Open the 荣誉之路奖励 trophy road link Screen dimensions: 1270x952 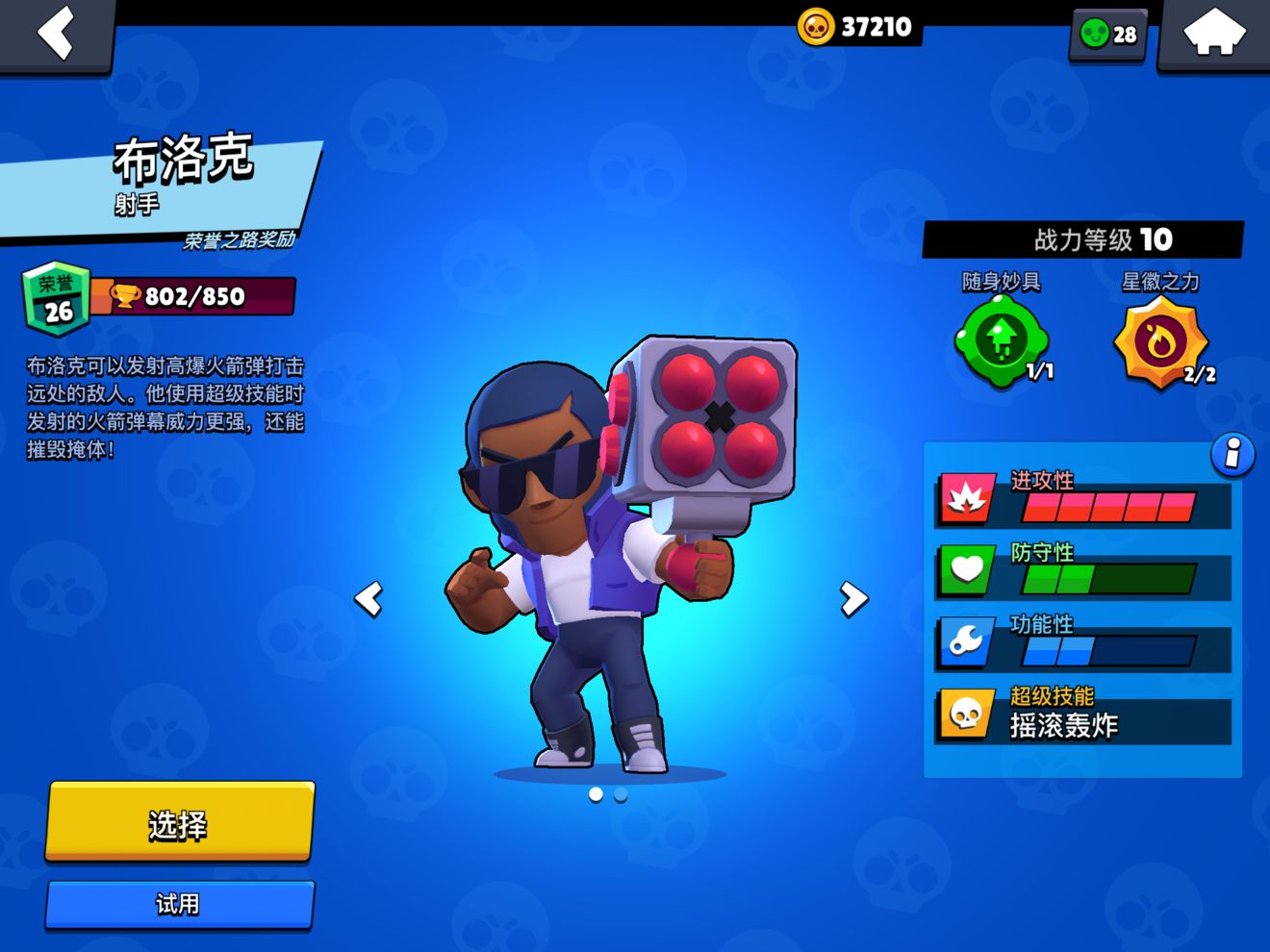(240, 240)
